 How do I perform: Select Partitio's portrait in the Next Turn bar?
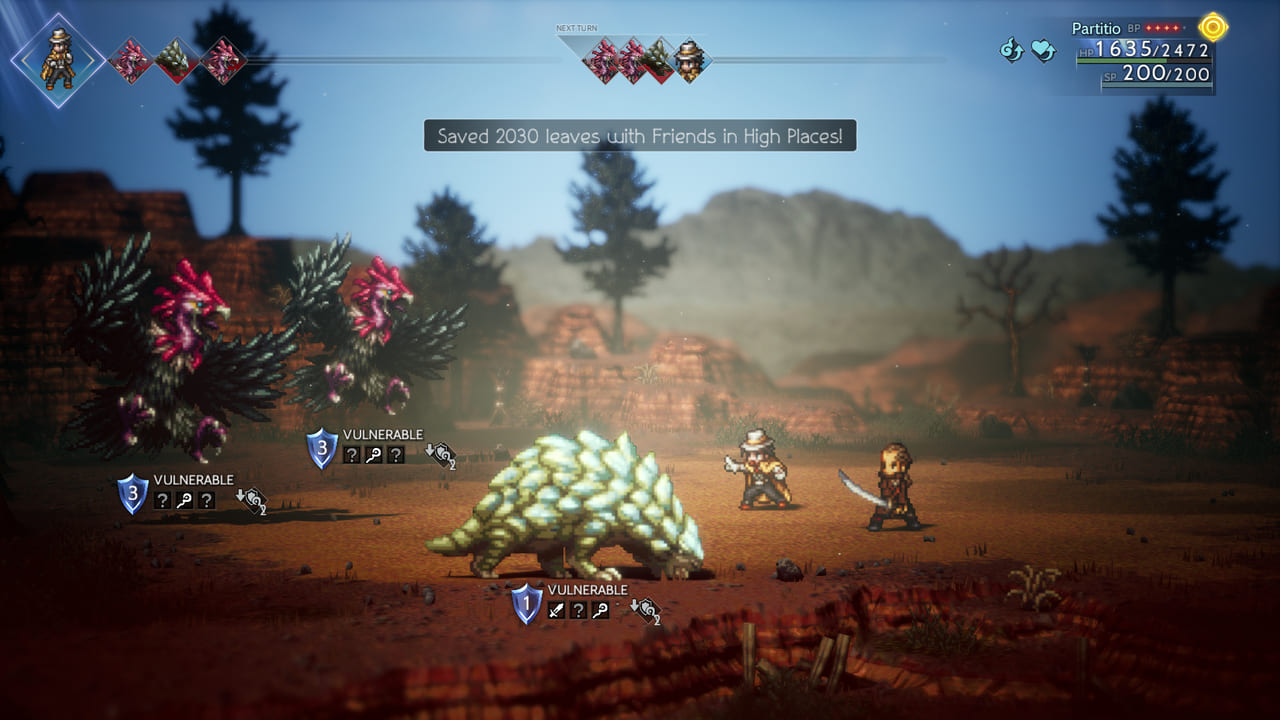click(x=690, y=62)
